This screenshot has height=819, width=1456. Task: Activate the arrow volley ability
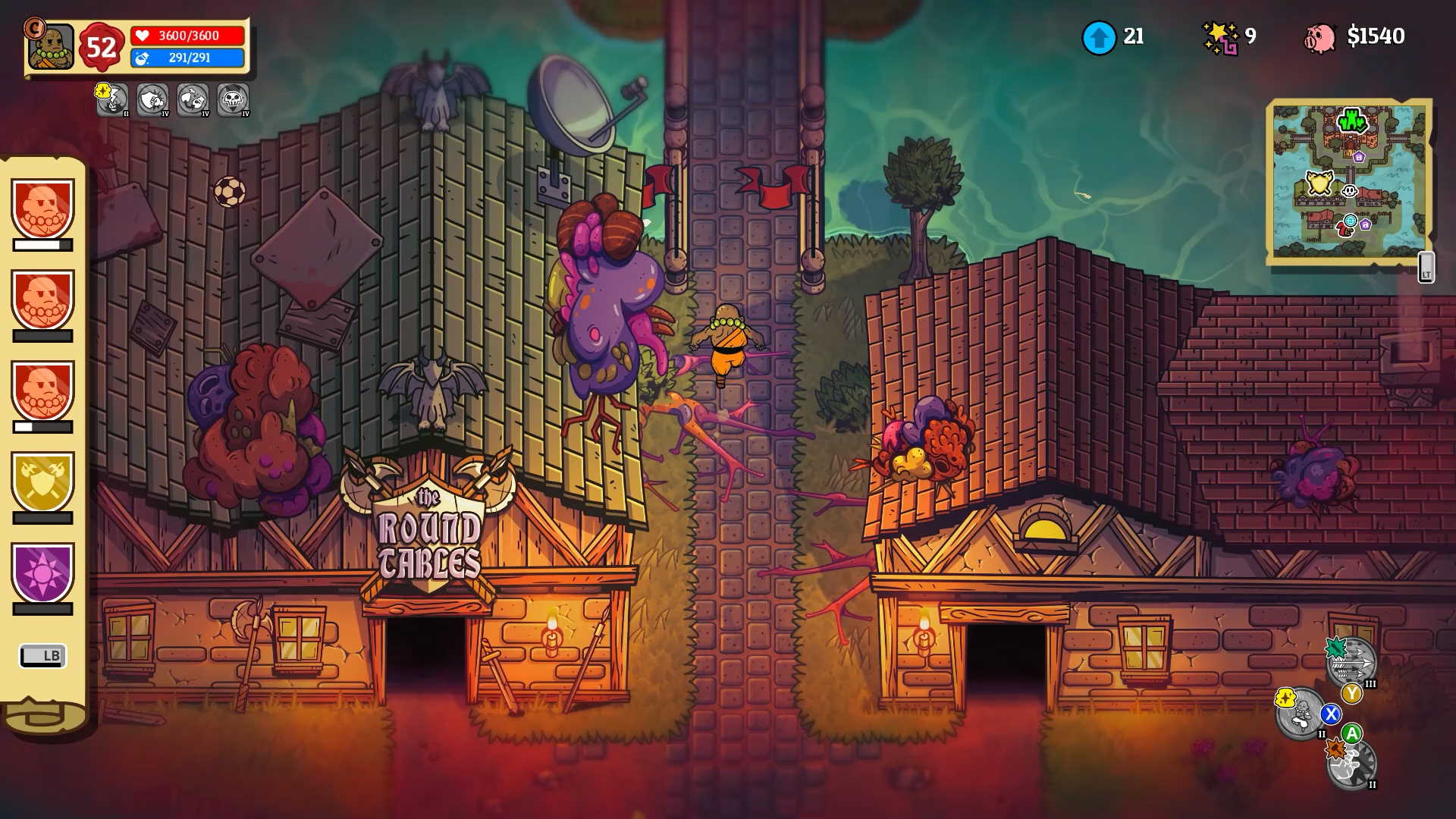coord(1352,663)
